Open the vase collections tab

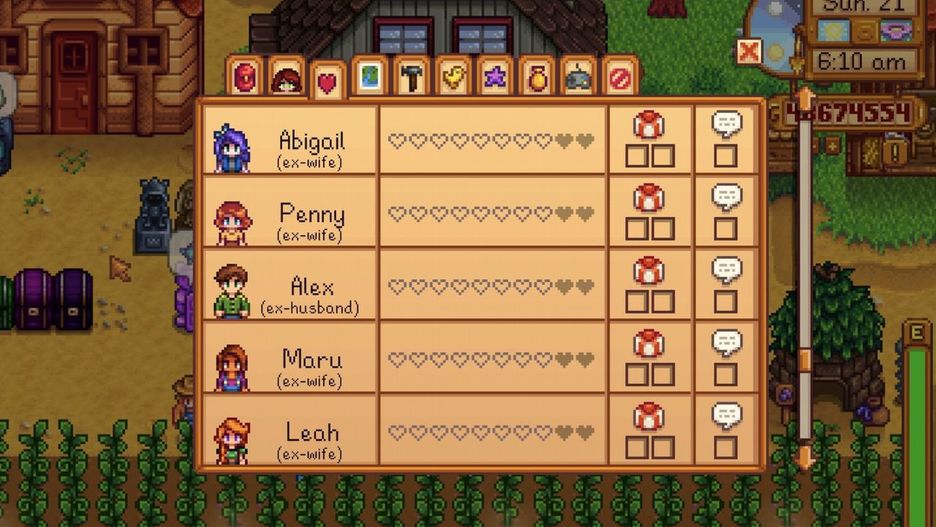point(537,77)
